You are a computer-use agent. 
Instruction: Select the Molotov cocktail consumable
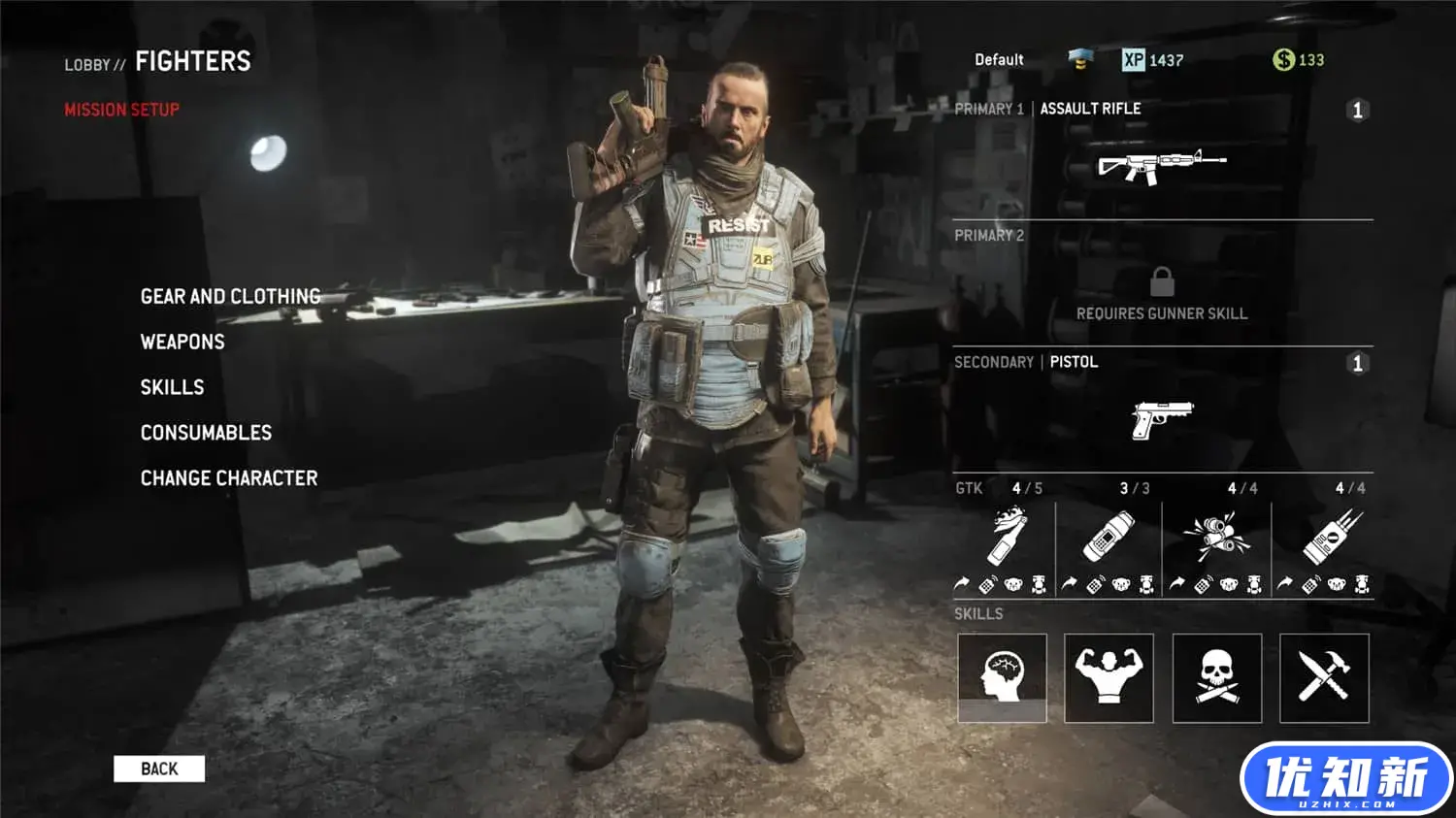coord(1005,539)
